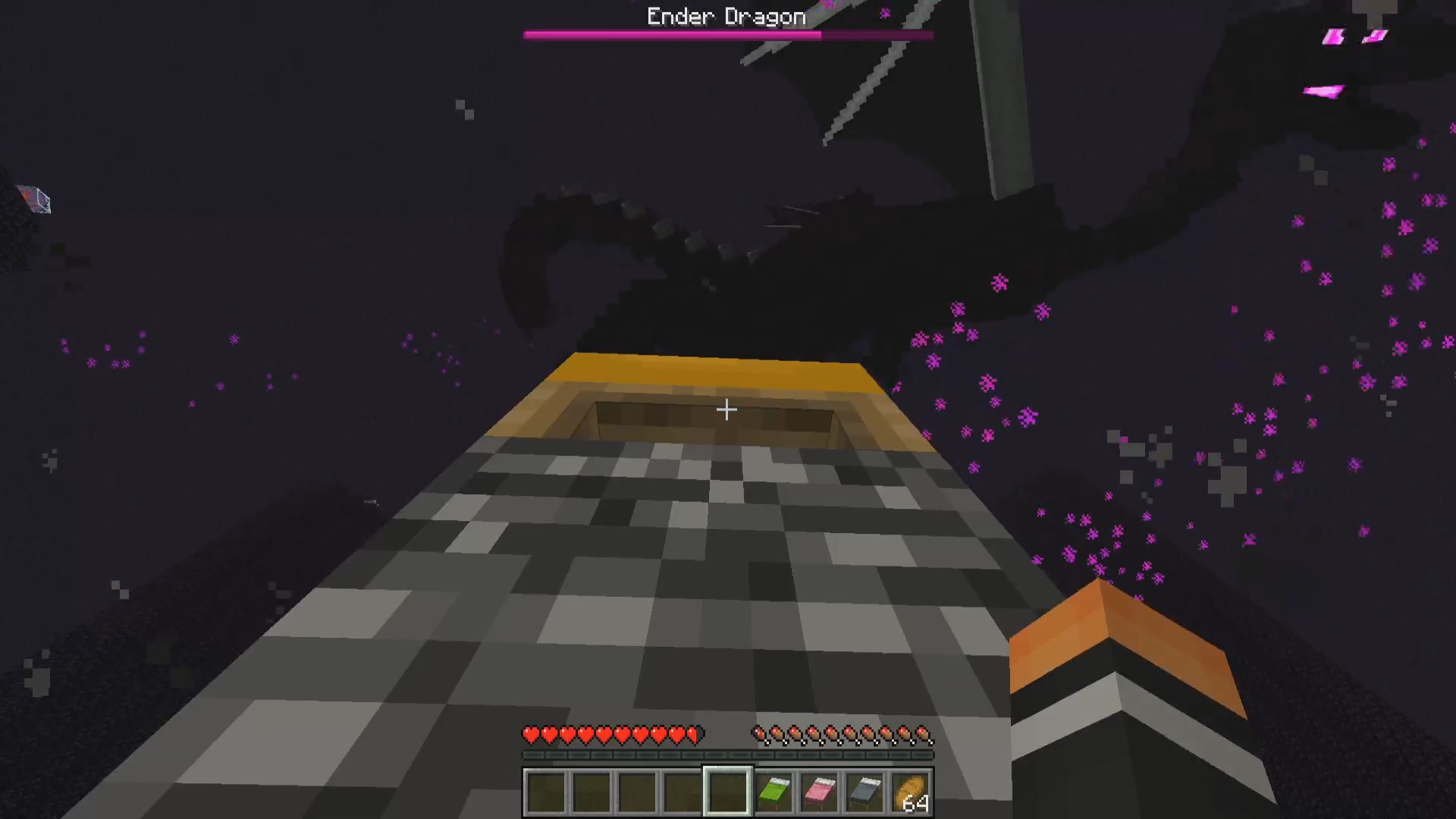
Task: Click the golden item stack showing 64
Action: 912,792
